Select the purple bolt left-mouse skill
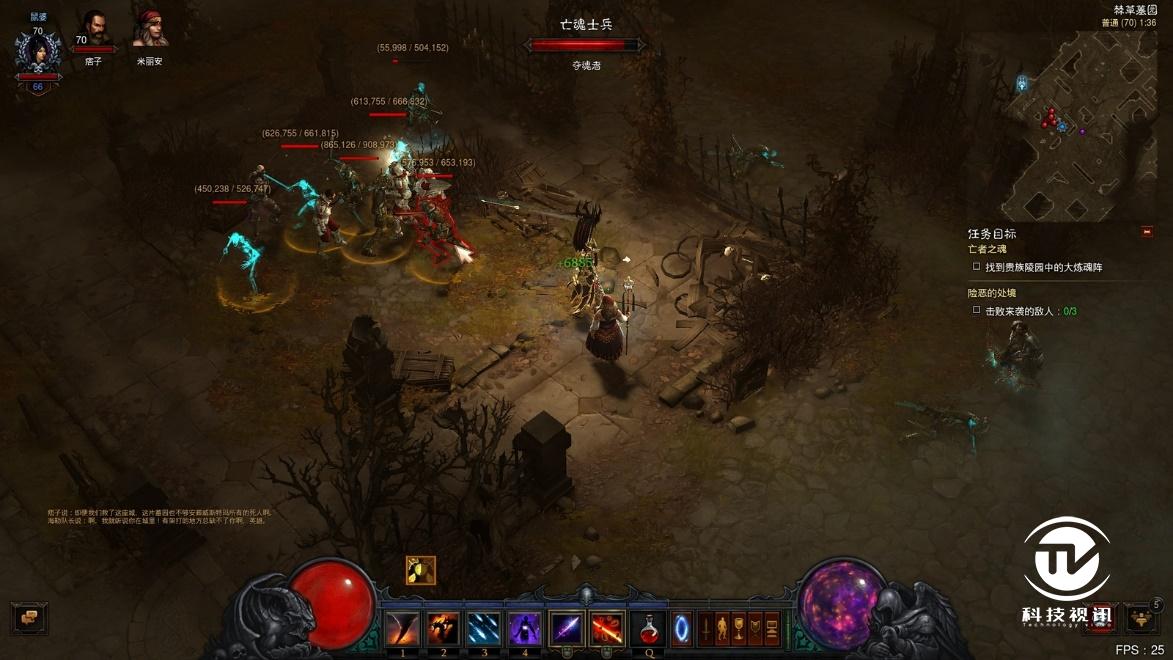The width and height of the screenshot is (1173, 660). tap(566, 629)
